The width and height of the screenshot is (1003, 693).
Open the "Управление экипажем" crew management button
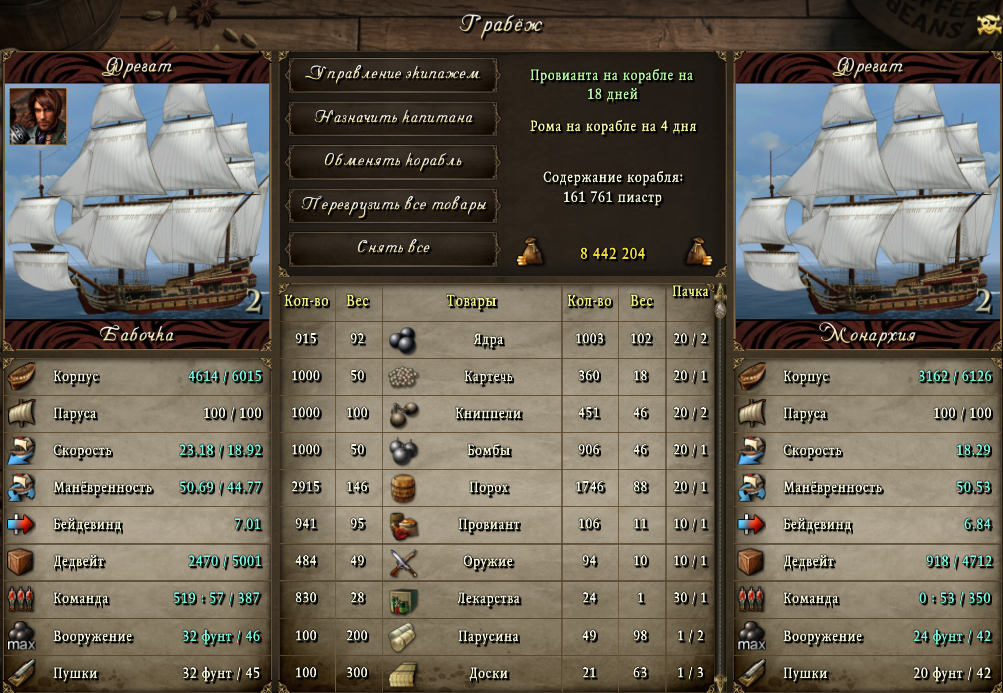tap(393, 74)
